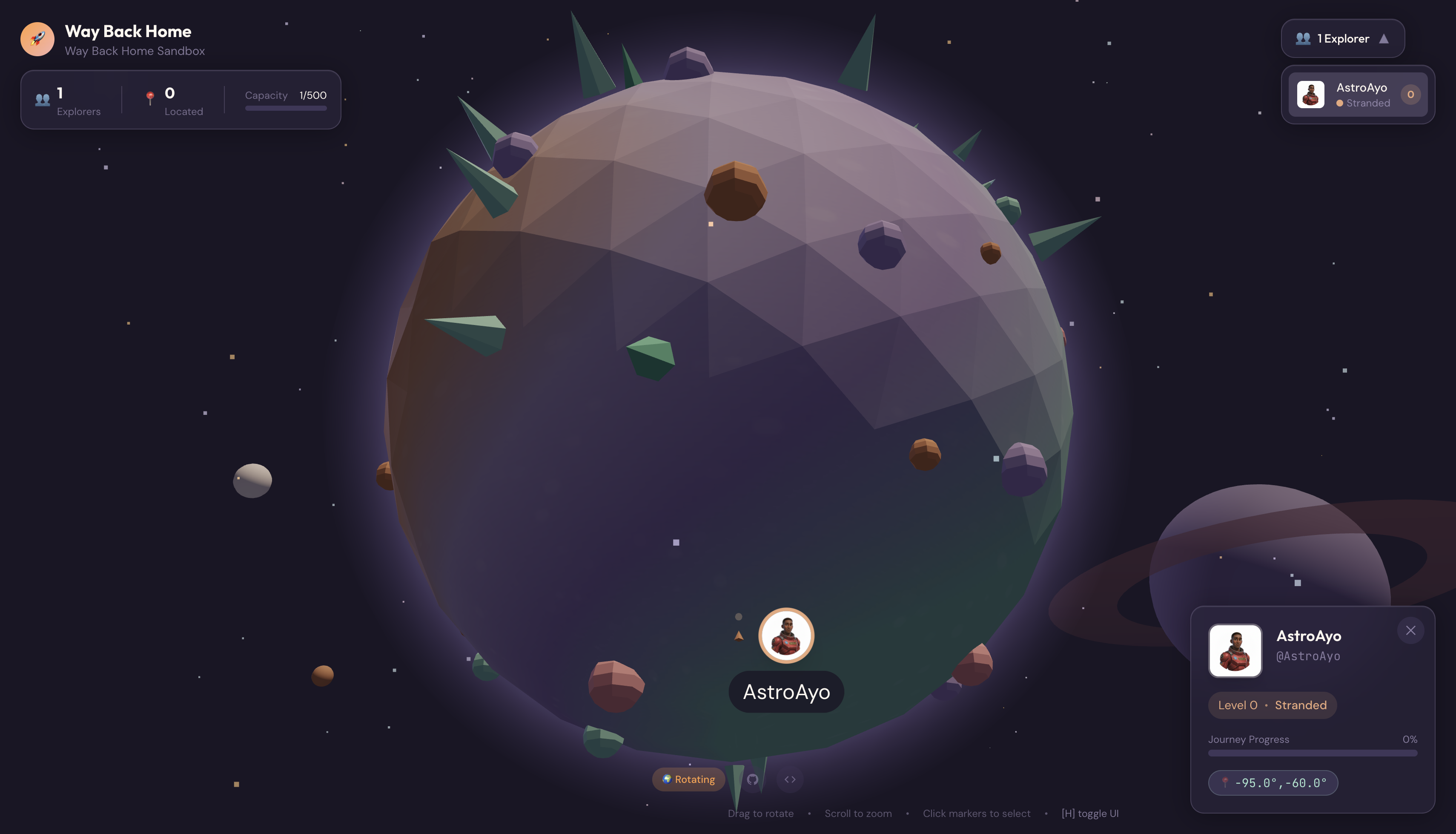
Task: Click the AstroAyo name label on the globe
Action: (x=786, y=691)
